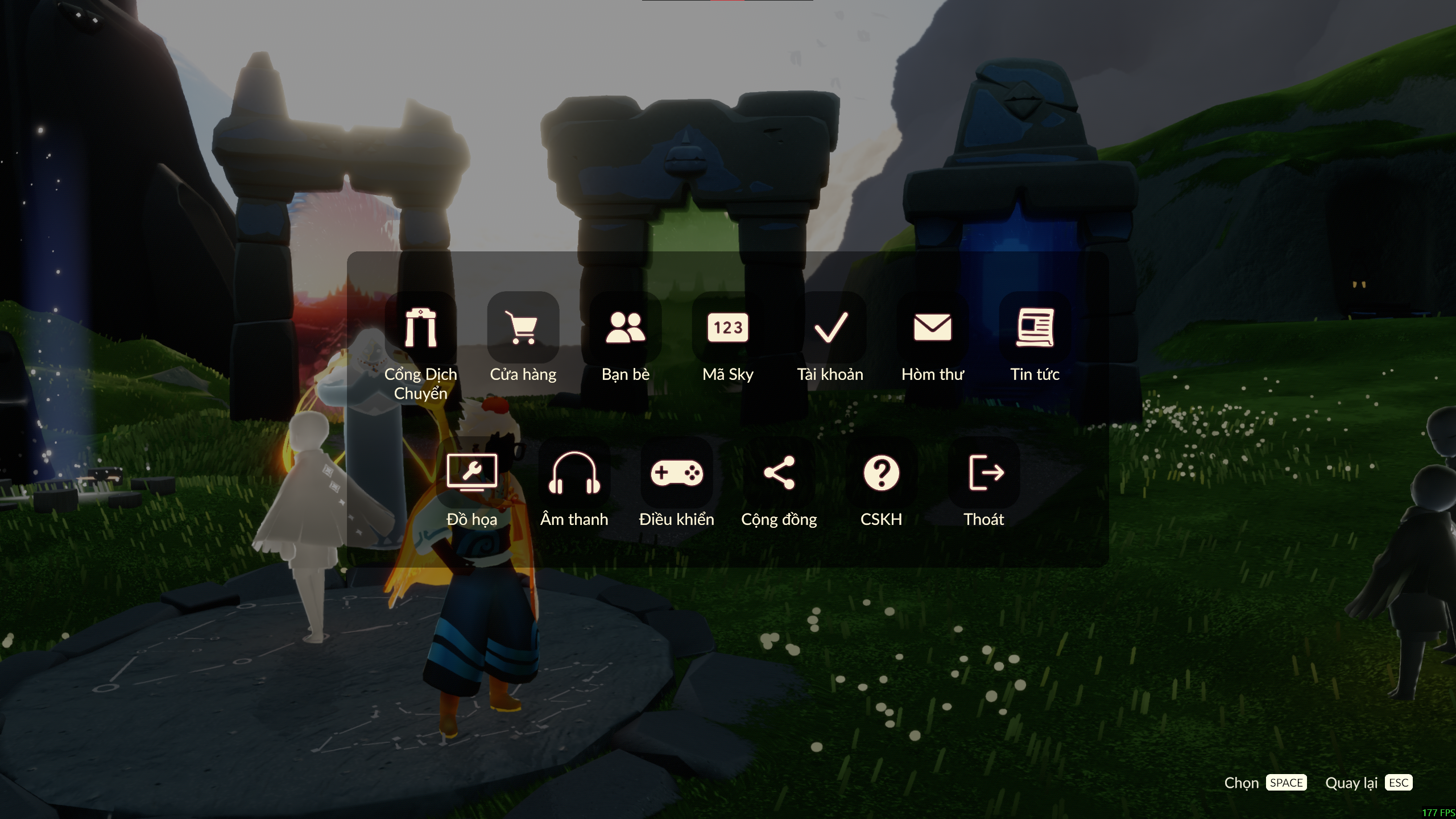Open Điều khiển controller settings
This screenshot has height=819, width=1456.
pos(677,473)
